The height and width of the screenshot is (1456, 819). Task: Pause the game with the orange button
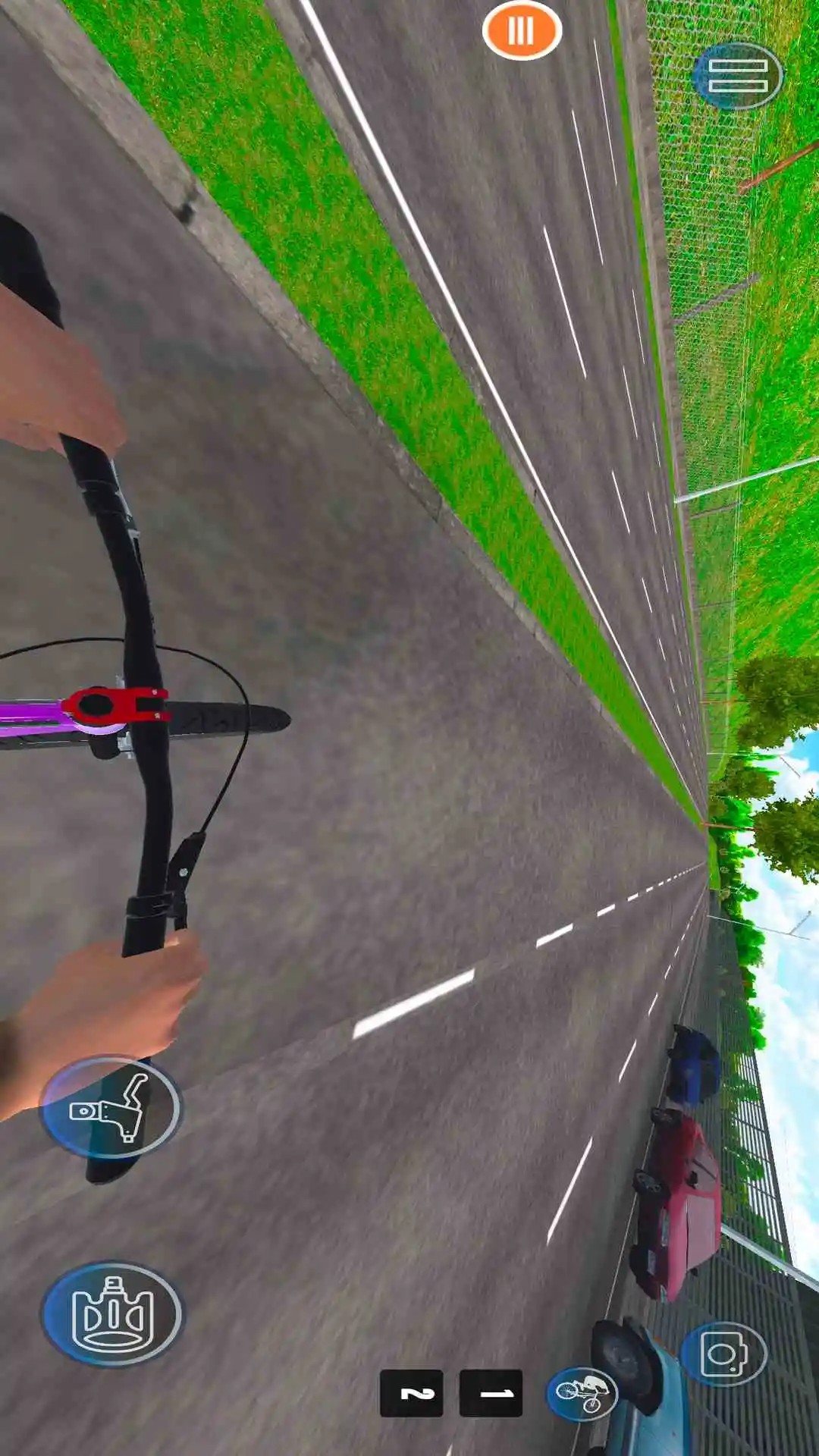pos(522,31)
